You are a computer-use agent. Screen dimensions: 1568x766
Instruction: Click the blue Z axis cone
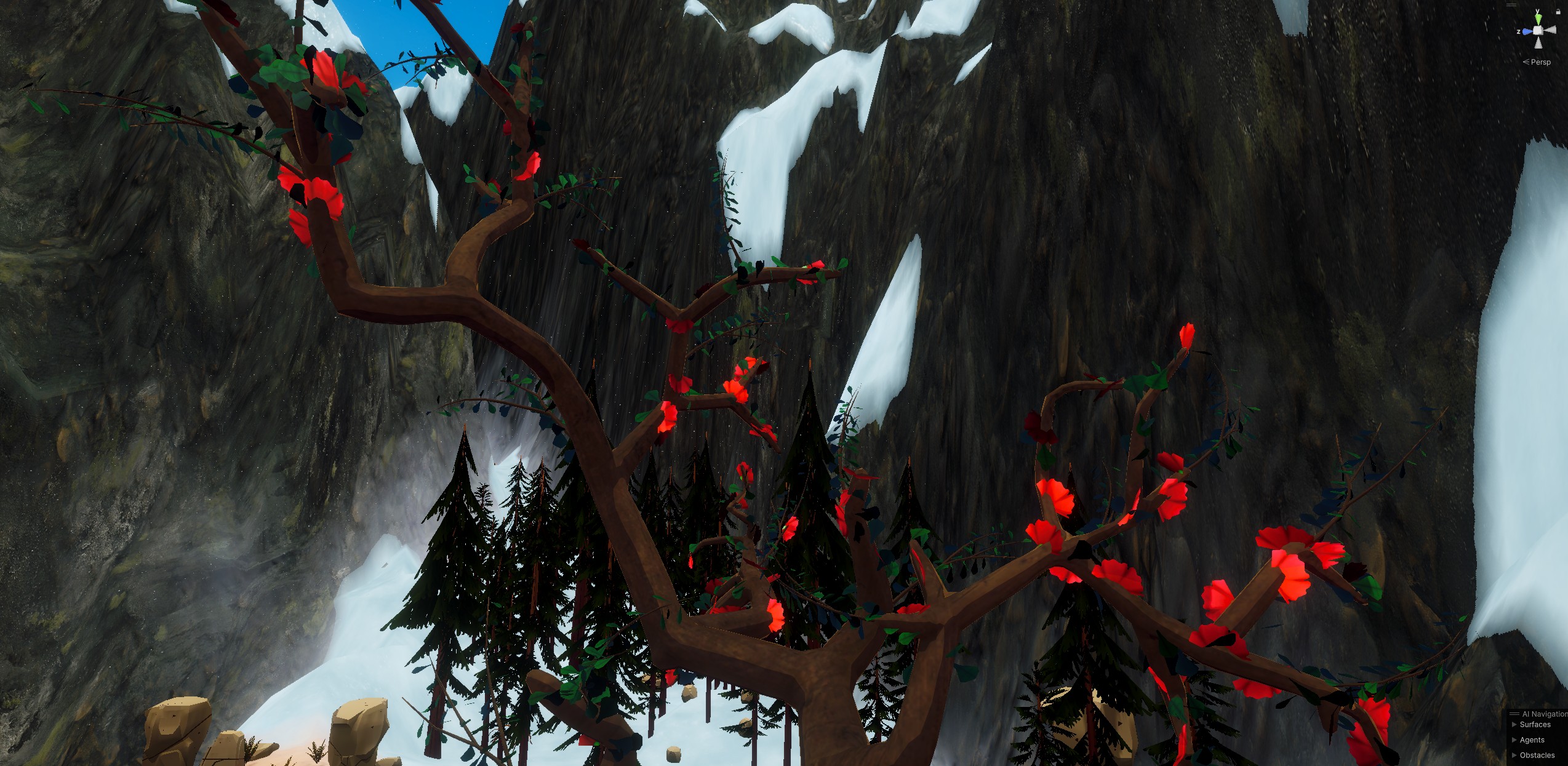click(x=1527, y=31)
